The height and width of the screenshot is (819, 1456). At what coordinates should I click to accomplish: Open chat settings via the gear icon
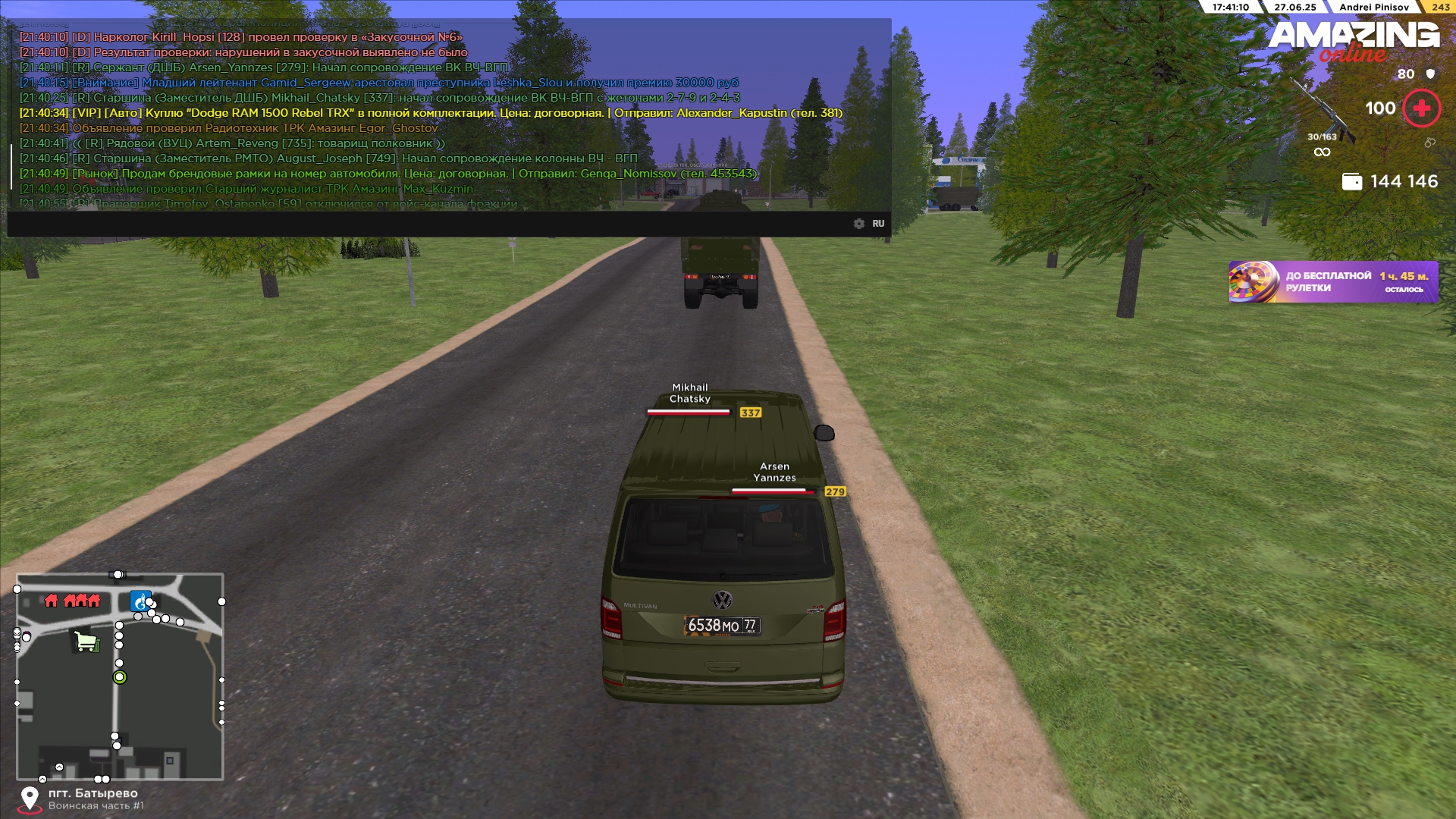coord(858,224)
